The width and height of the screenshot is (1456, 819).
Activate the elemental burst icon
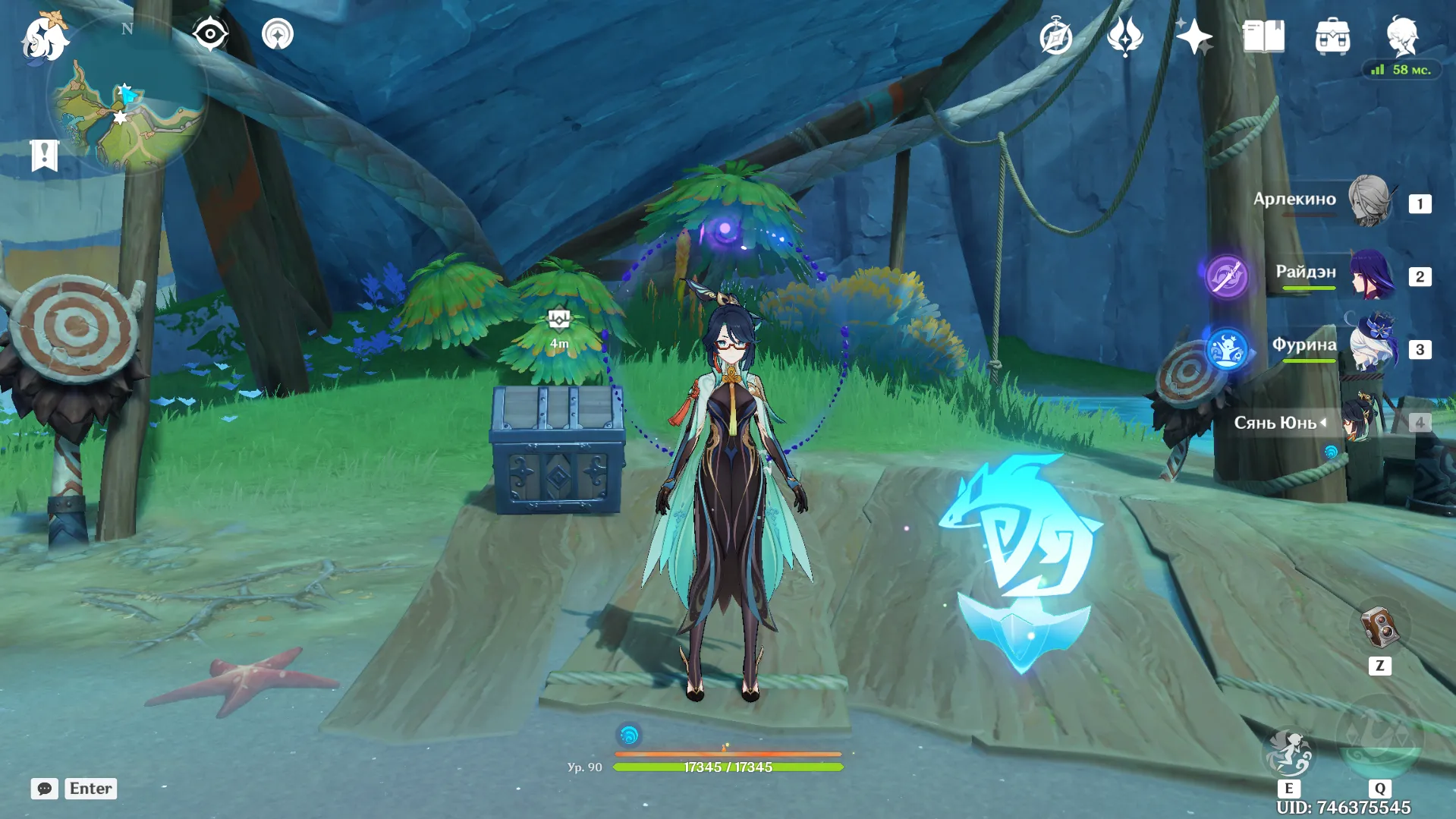point(1379,740)
